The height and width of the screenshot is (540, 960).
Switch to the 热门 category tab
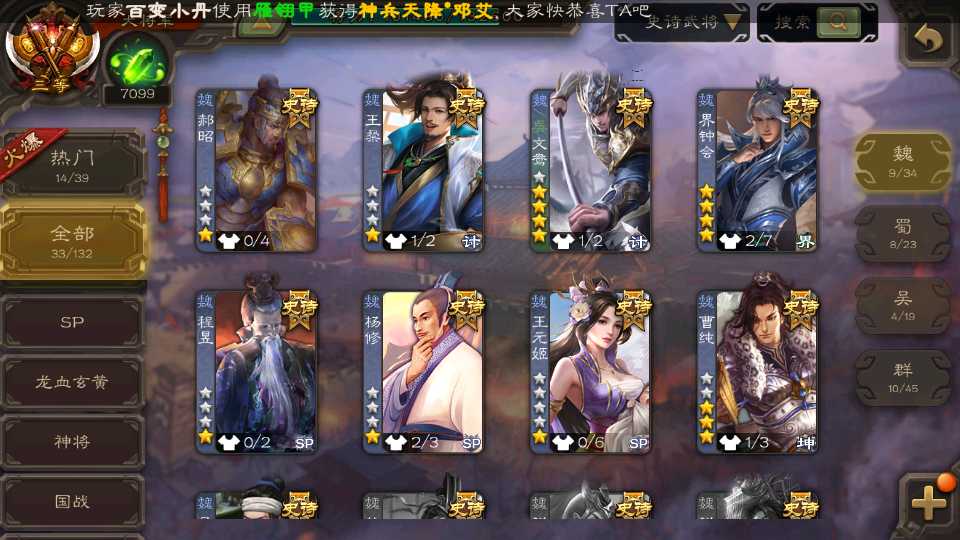click(72, 164)
